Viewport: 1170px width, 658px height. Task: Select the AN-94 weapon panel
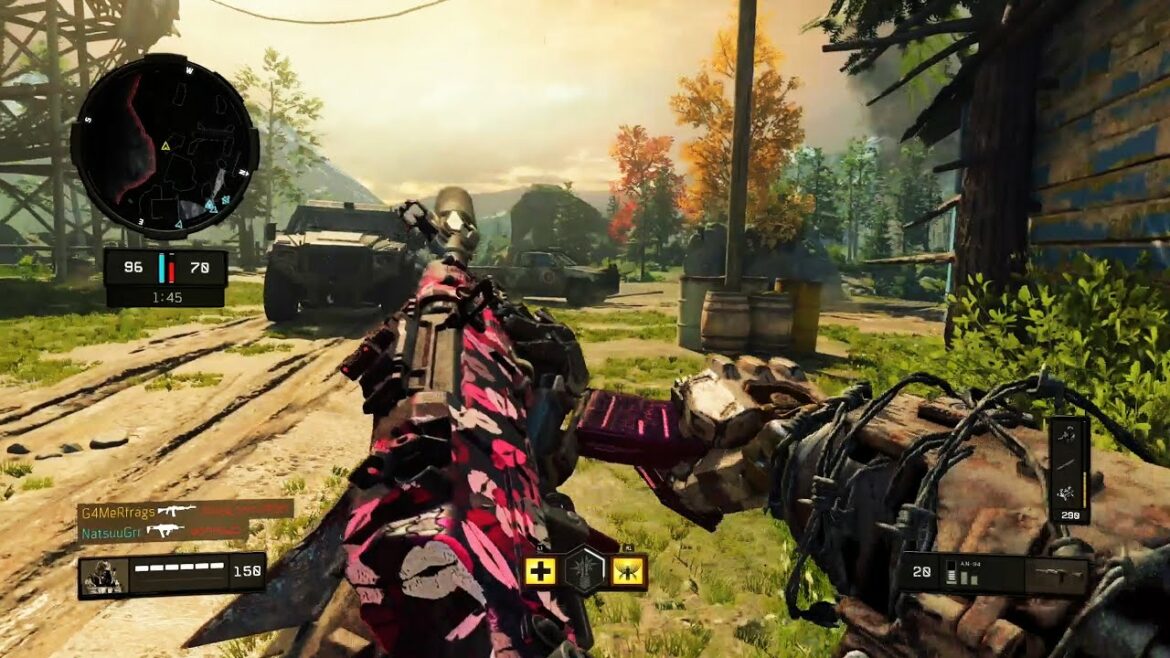click(992, 574)
